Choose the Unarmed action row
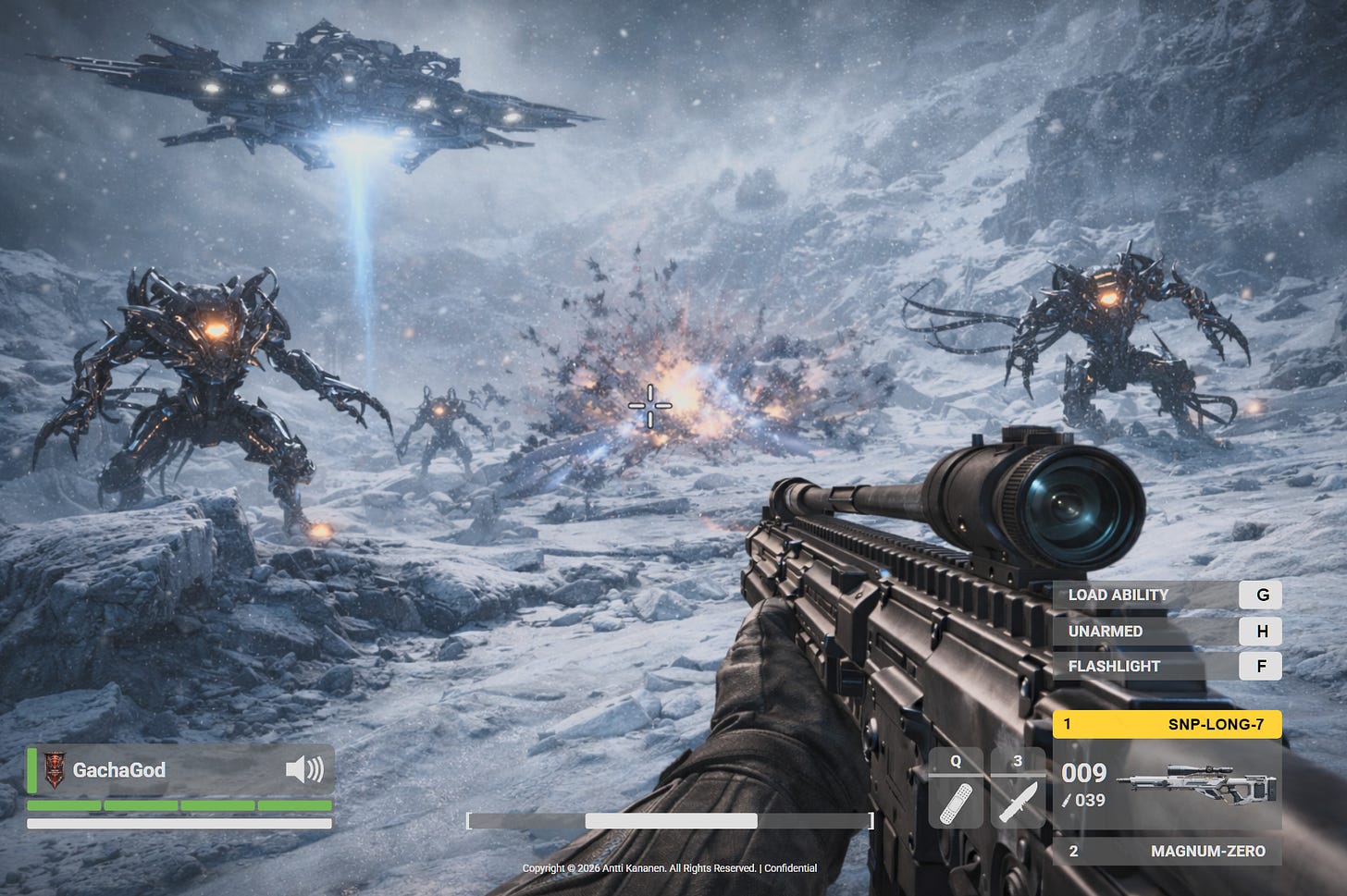The width and height of the screenshot is (1347, 896). tap(1167, 631)
